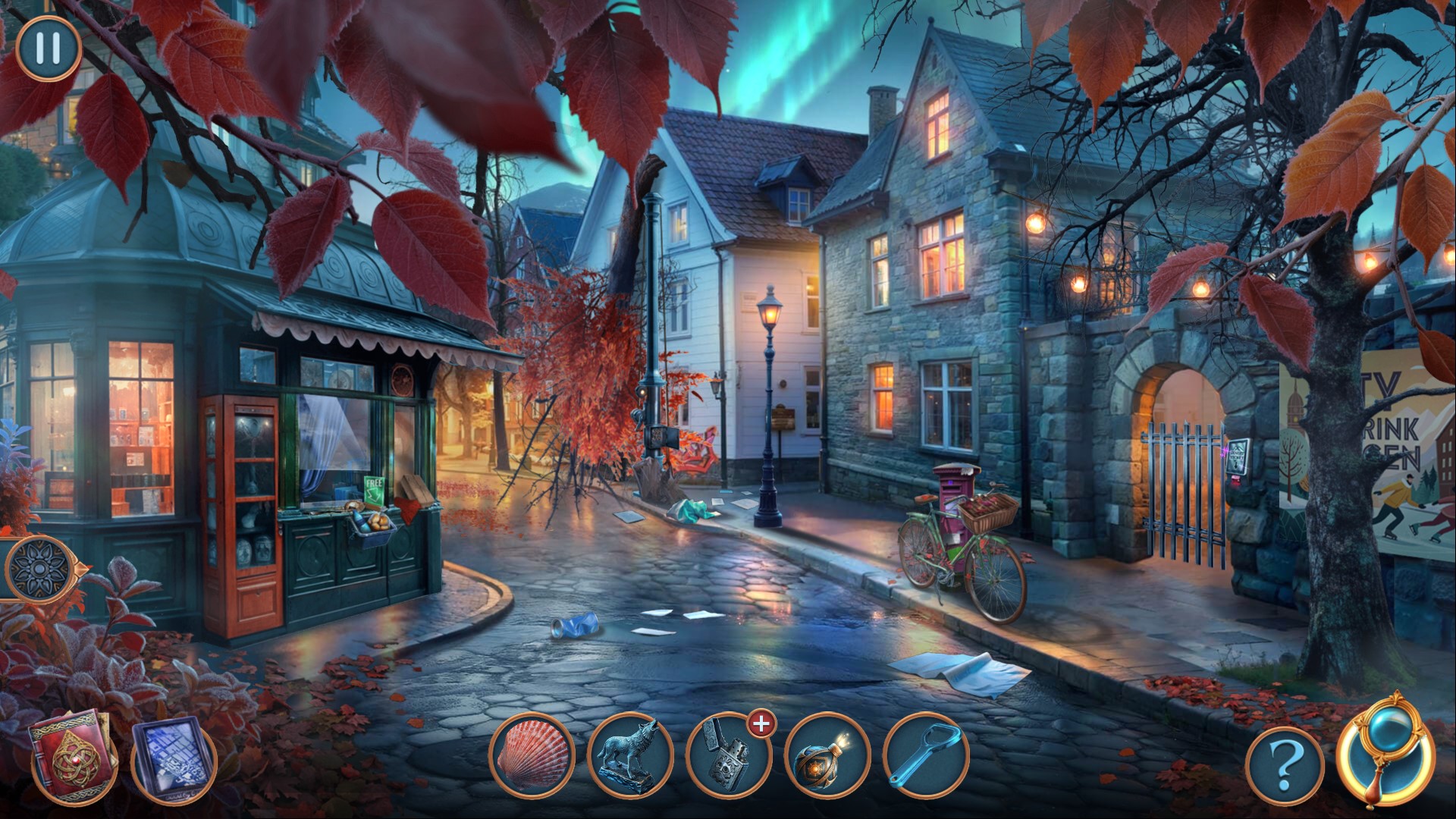Click the red plus badge on lighter
1456x819 pixels.
click(x=760, y=724)
